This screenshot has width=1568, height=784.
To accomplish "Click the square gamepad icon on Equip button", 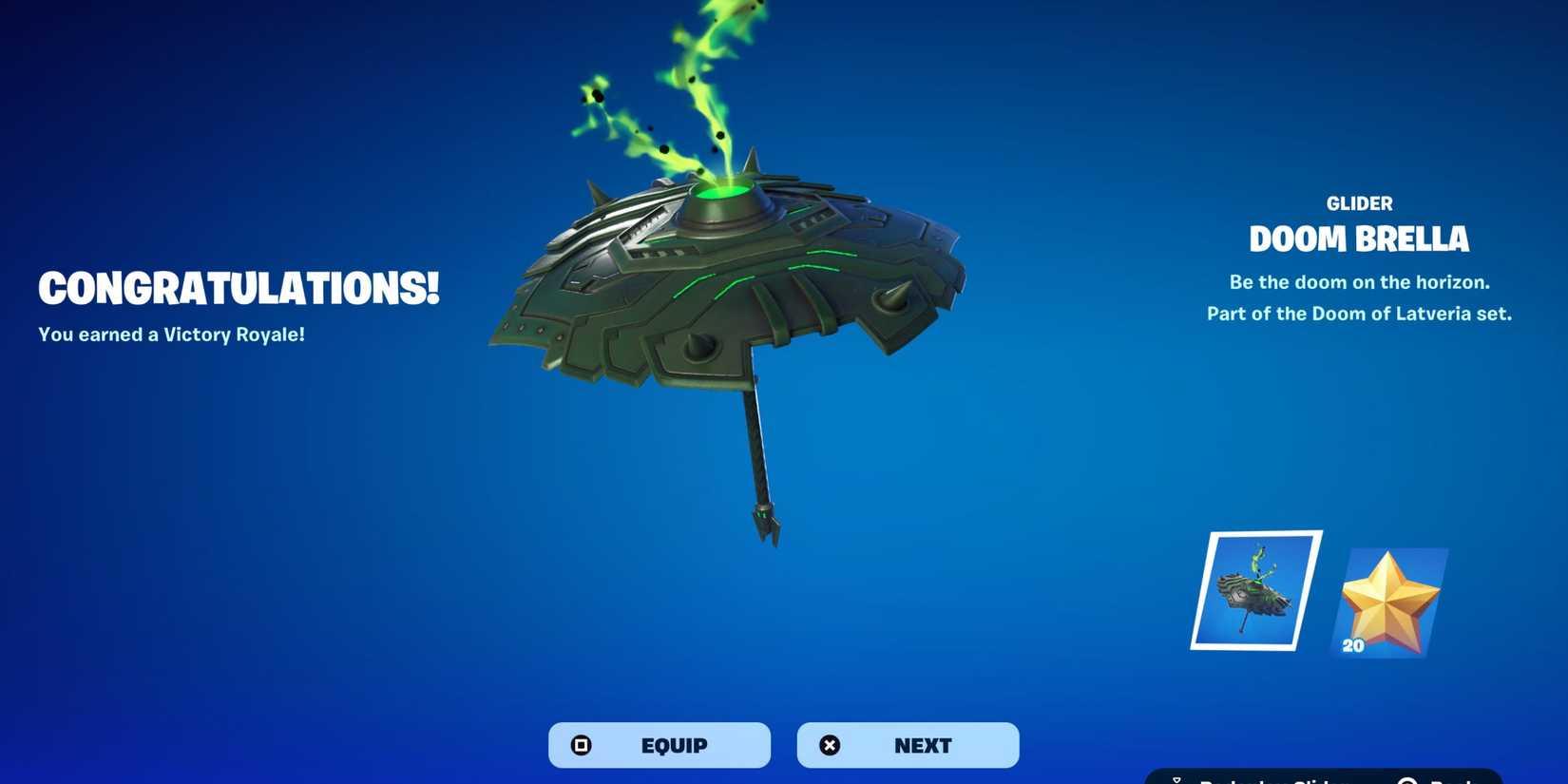I will [x=581, y=745].
